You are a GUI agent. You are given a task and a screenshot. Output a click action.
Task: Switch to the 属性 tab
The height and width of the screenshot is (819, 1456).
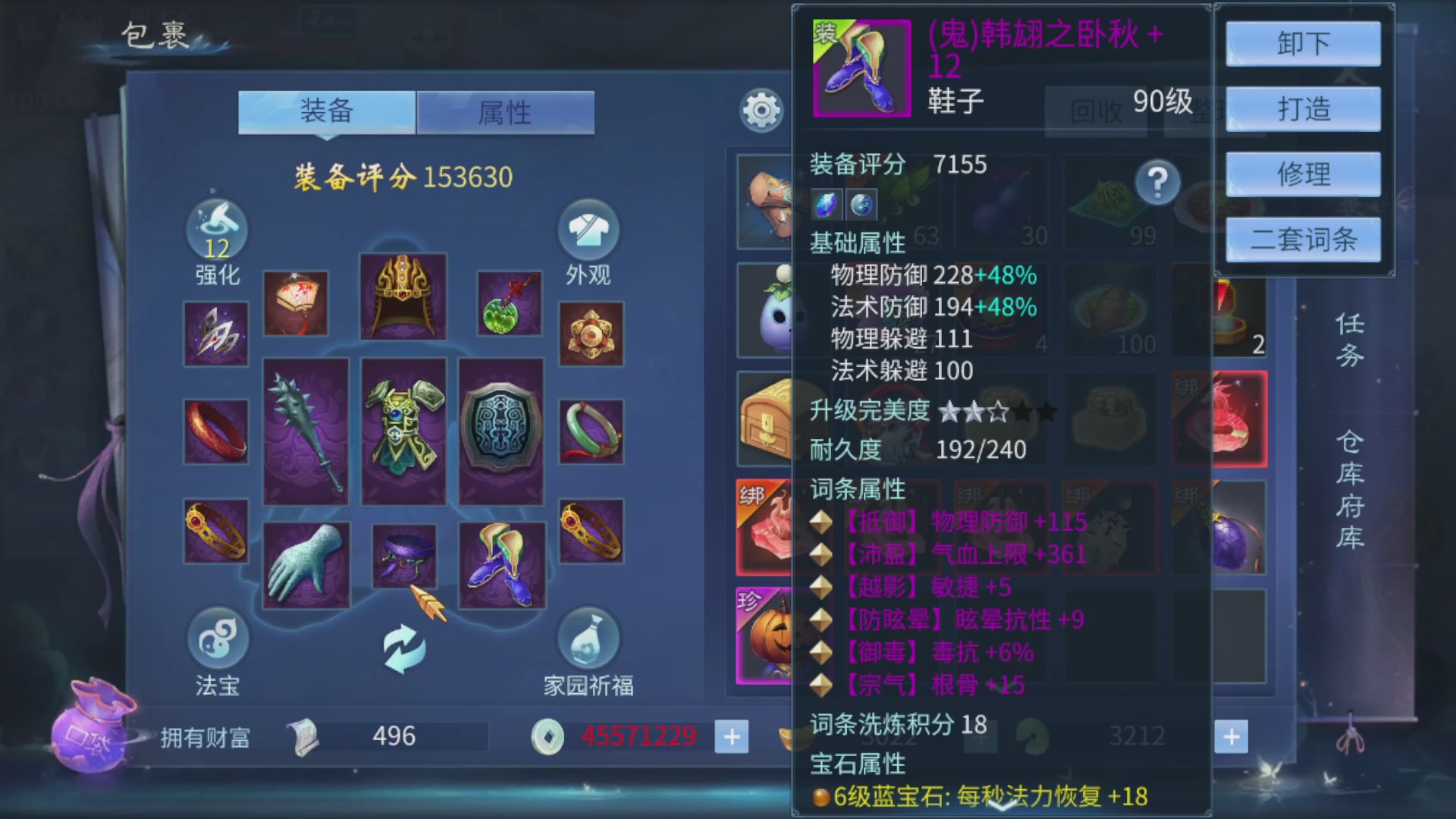[505, 112]
